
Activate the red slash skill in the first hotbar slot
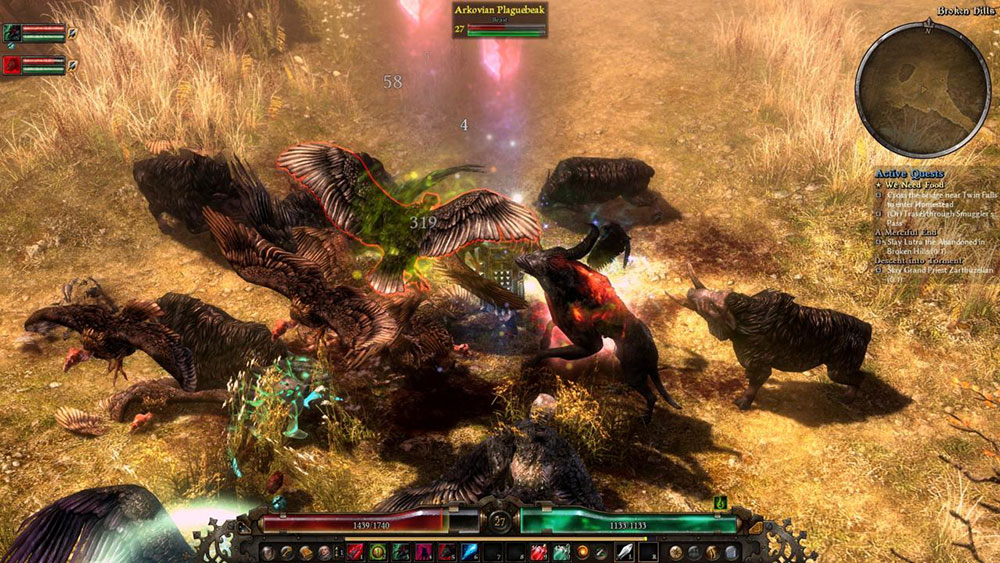(x=356, y=551)
